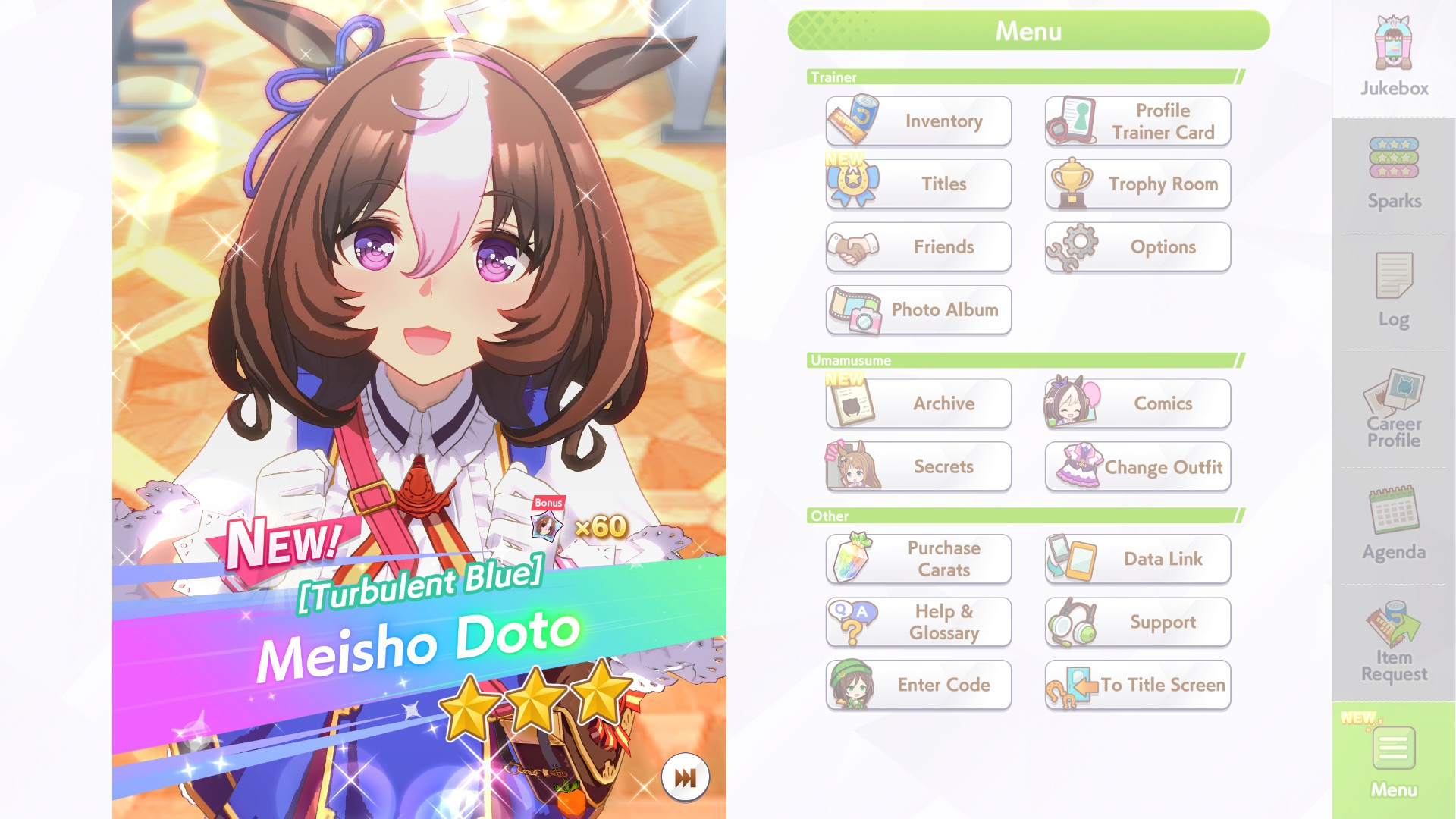Open Profile Trainer Card
Viewport: 1456px width, 819px height.
(x=1137, y=121)
